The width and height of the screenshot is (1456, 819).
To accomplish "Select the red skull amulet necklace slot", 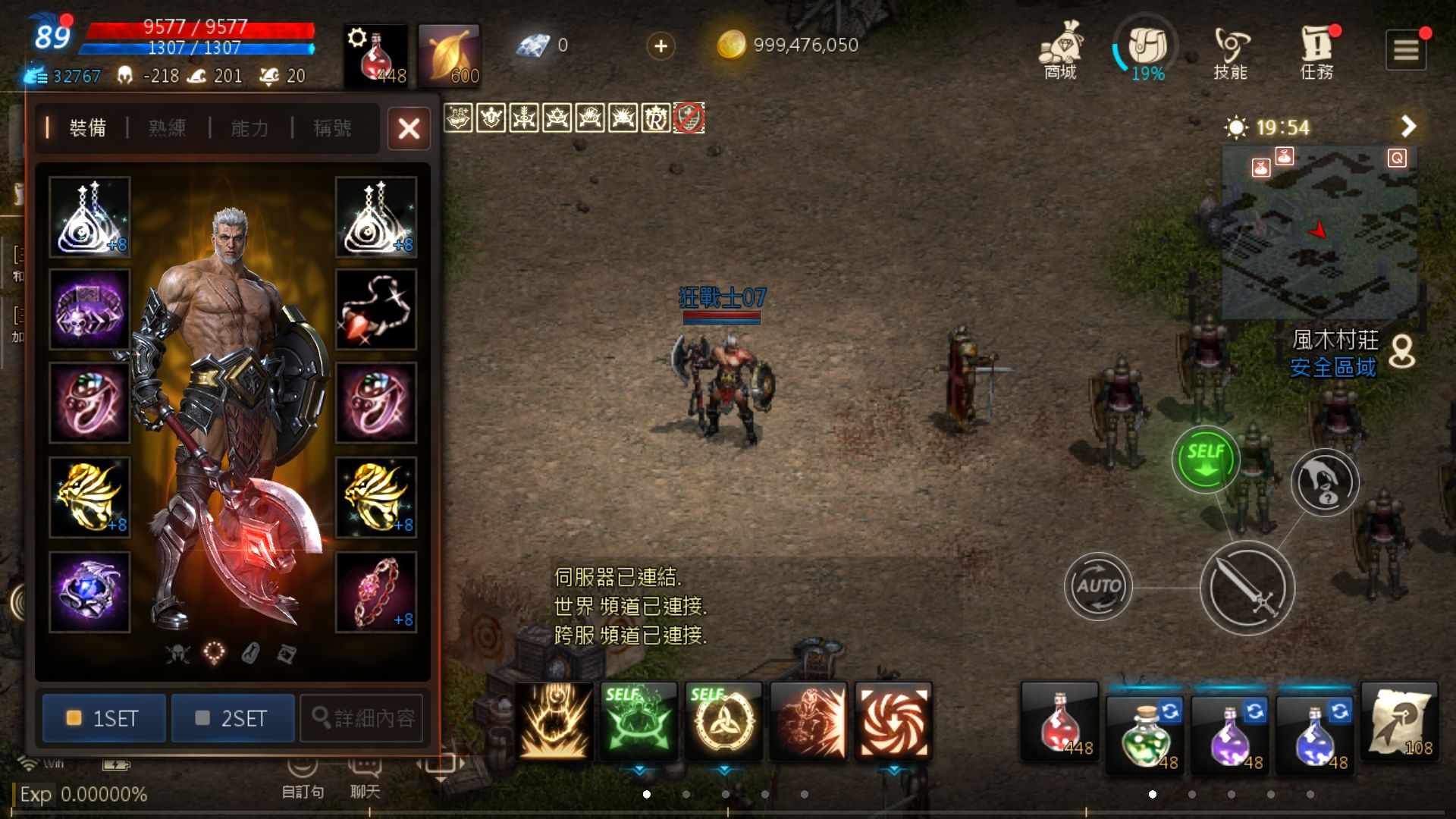I will click(x=376, y=309).
